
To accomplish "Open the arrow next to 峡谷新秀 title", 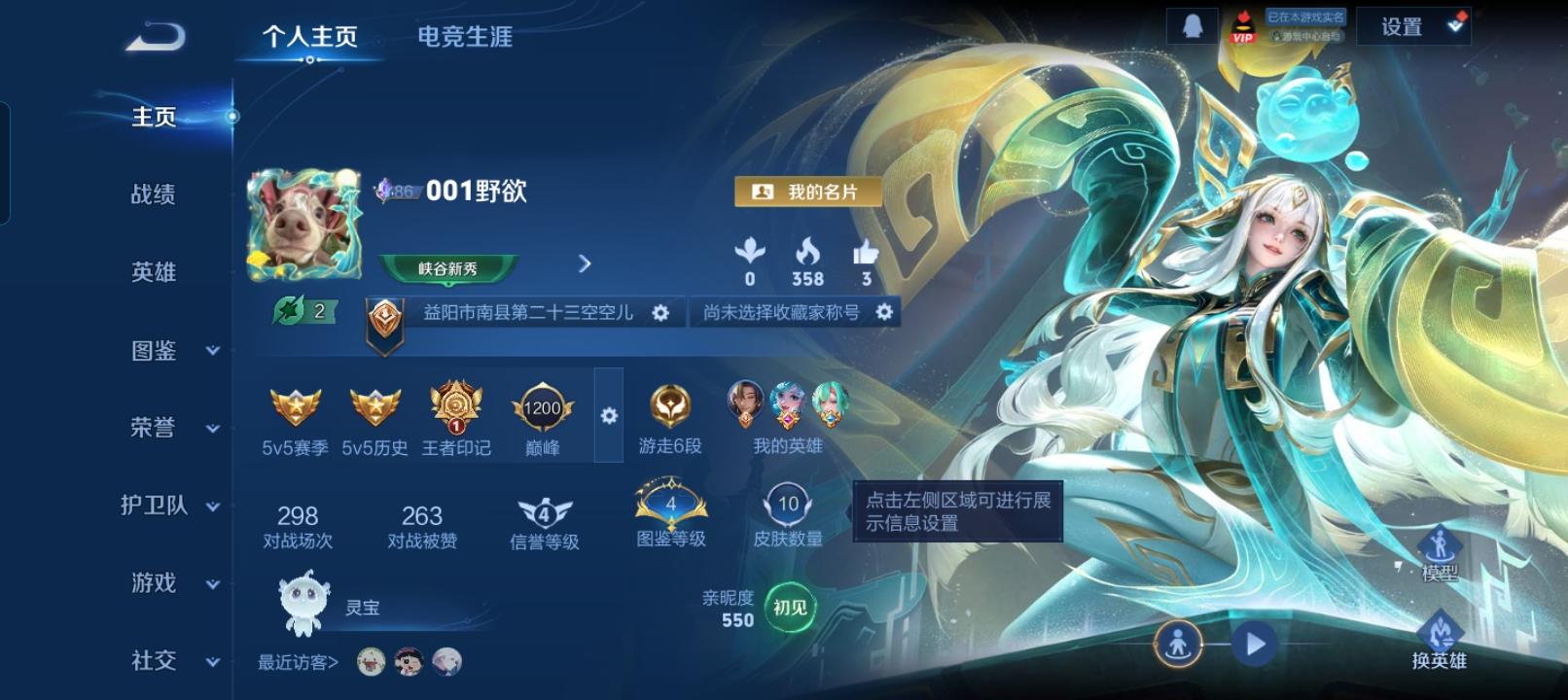I will coord(585,263).
